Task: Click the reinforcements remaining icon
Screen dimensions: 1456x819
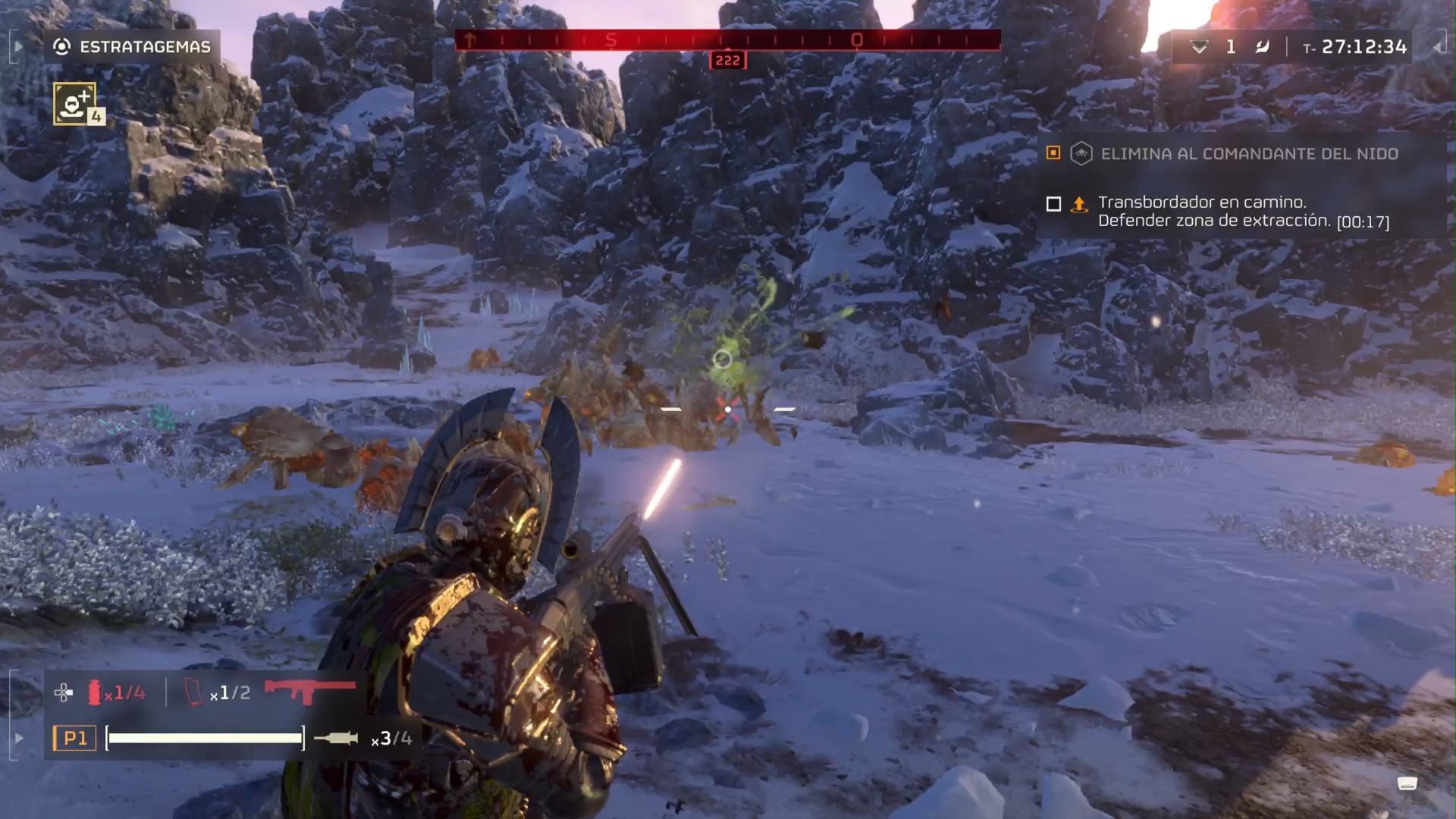Action: coord(1199,47)
